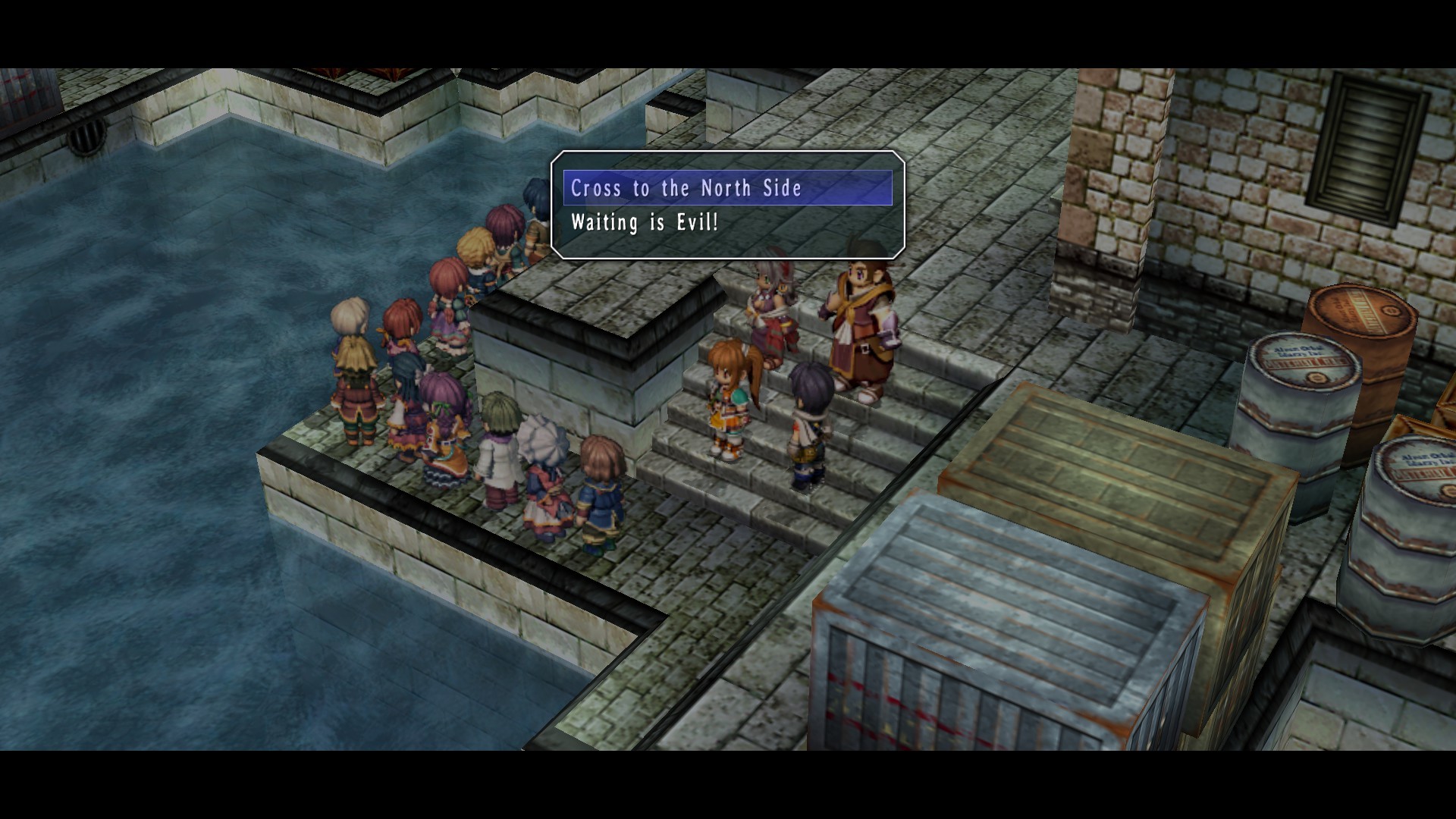Select the "Waiting is Evil!" reply
The height and width of the screenshot is (819, 1456).
coord(645,223)
